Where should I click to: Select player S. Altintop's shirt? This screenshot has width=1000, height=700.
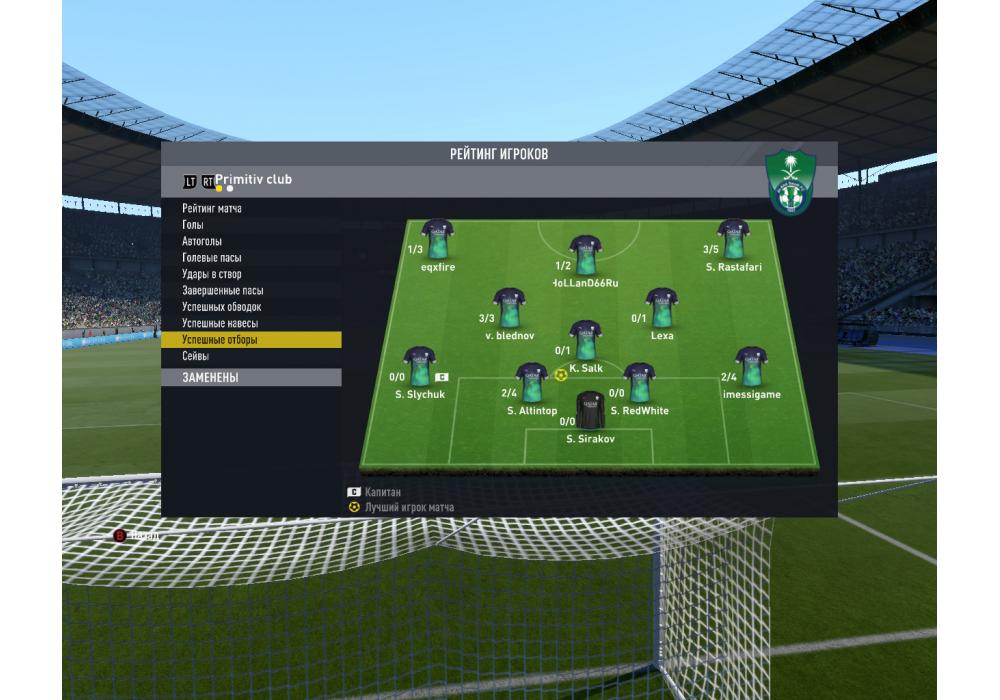531,383
